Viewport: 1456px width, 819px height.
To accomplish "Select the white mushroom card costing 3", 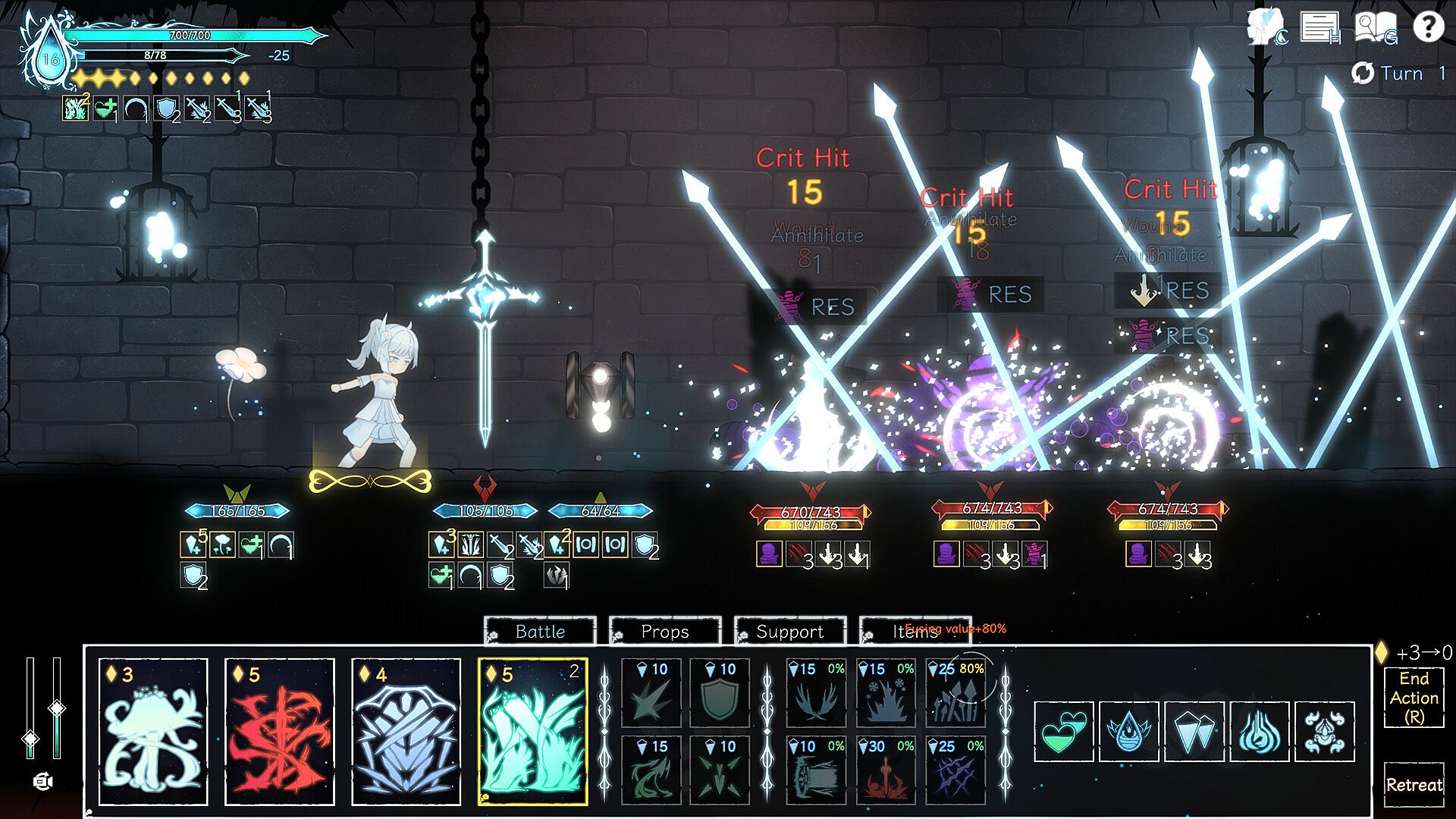I will tap(153, 731).
